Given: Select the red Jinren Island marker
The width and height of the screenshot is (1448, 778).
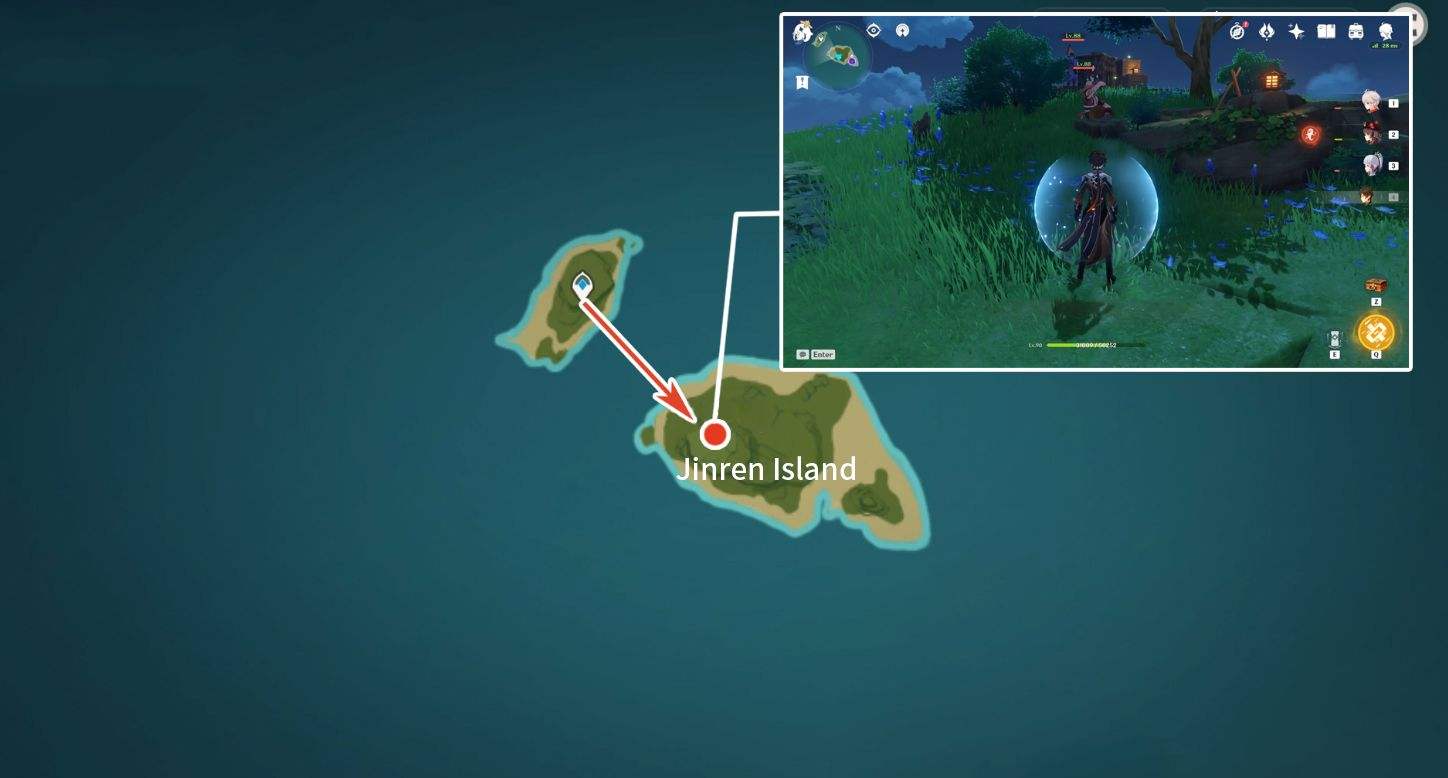Looking at the screenshot, I should [716, 435].
